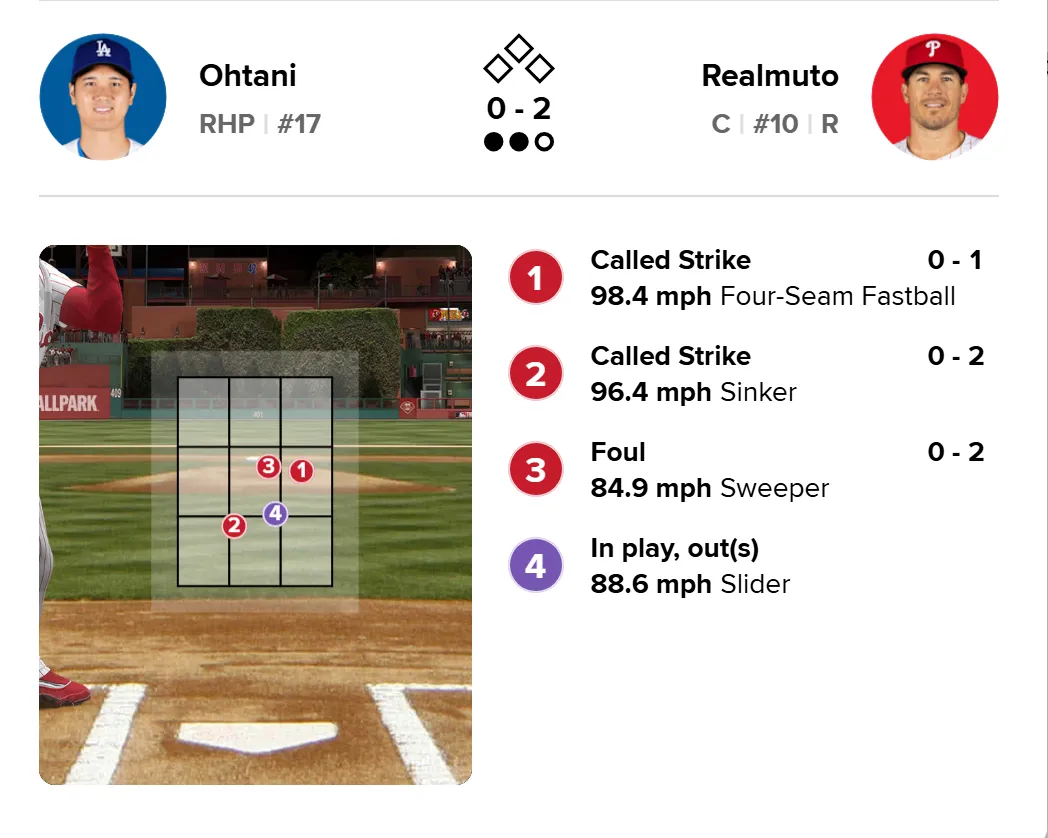Viewport: 1048px width, 838px height.
Task: Click pitch 2 marker inside the strike zone
Action: coord(234,526)
